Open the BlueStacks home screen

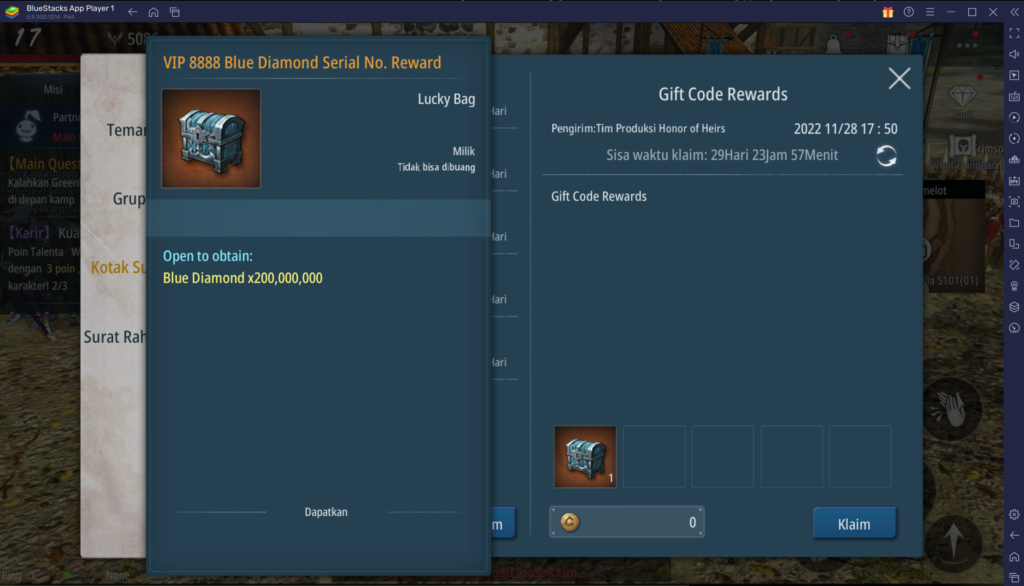point(153,12)
